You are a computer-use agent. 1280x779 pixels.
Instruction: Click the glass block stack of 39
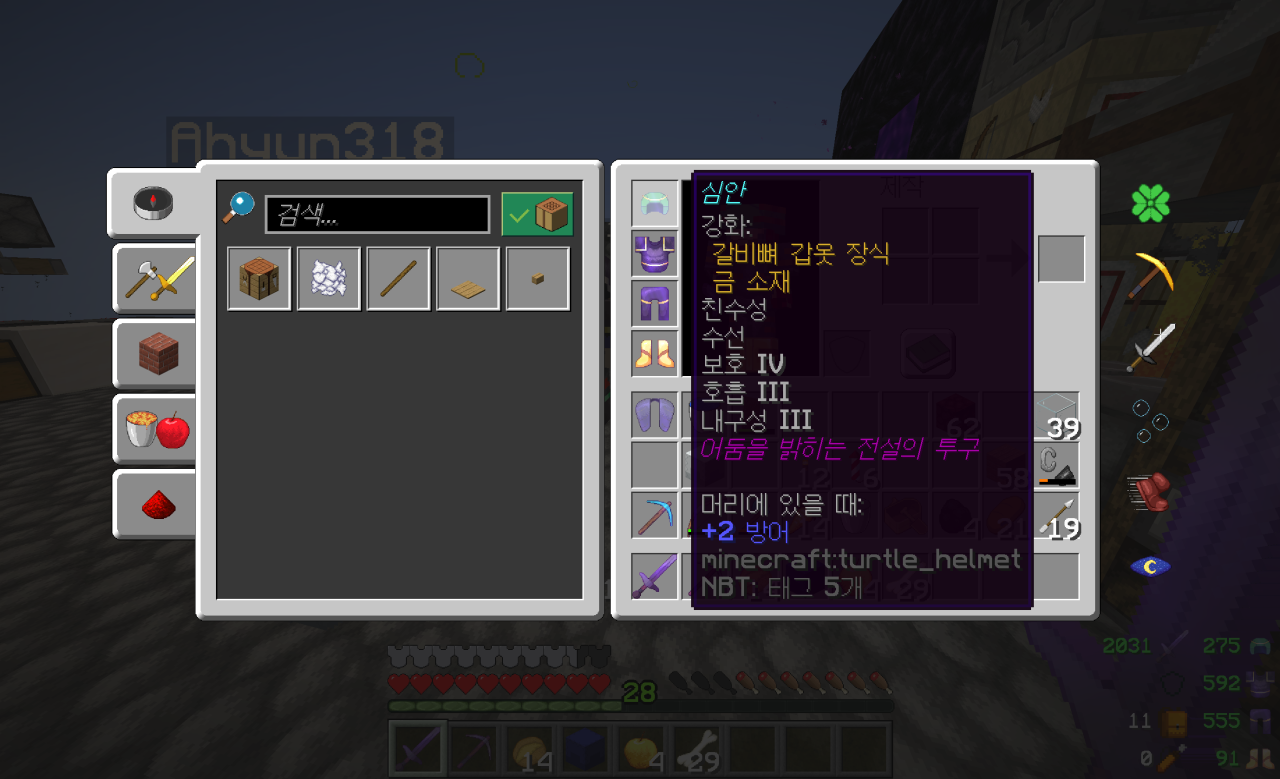click(x=1056, y=415)
